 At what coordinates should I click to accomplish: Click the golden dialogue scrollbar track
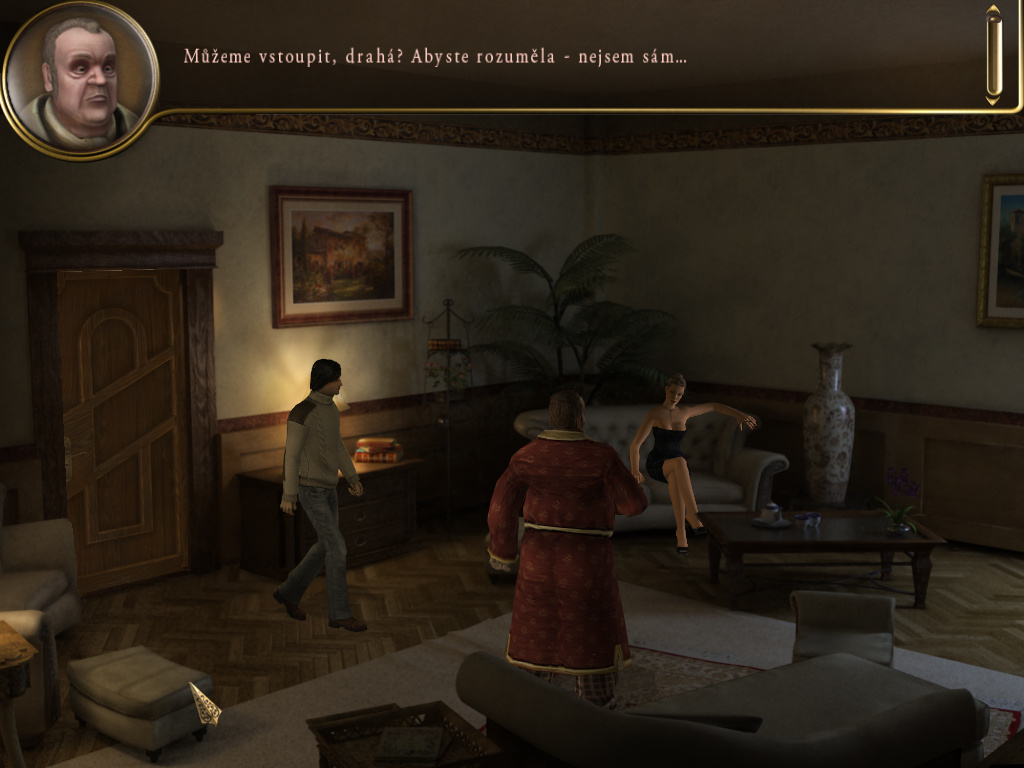point(993,55)
